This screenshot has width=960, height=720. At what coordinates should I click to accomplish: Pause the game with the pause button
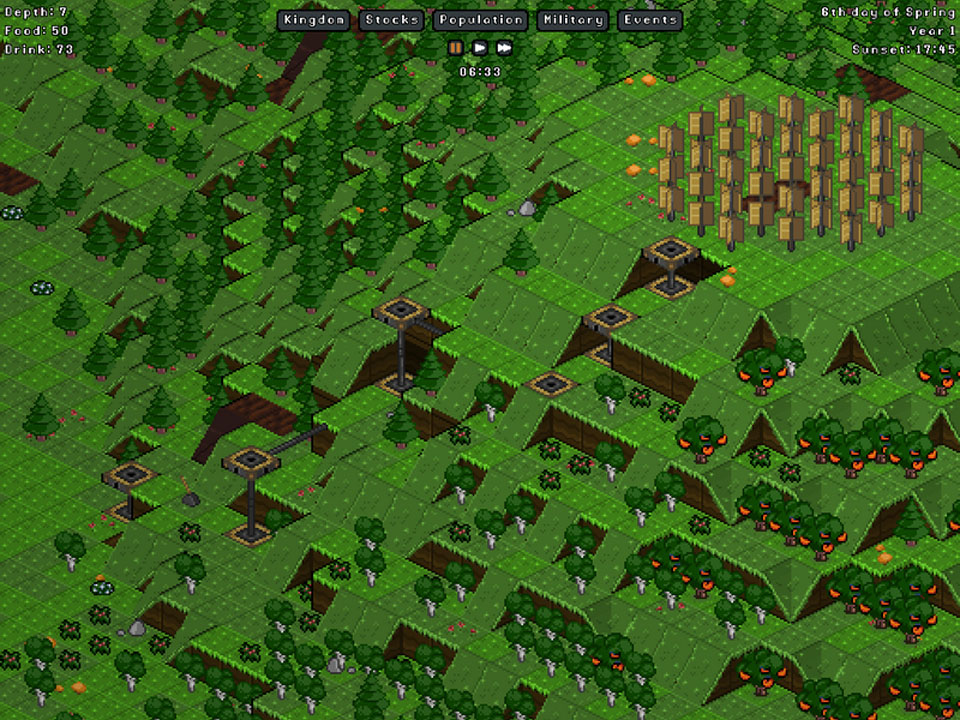[x=456, y=47]
